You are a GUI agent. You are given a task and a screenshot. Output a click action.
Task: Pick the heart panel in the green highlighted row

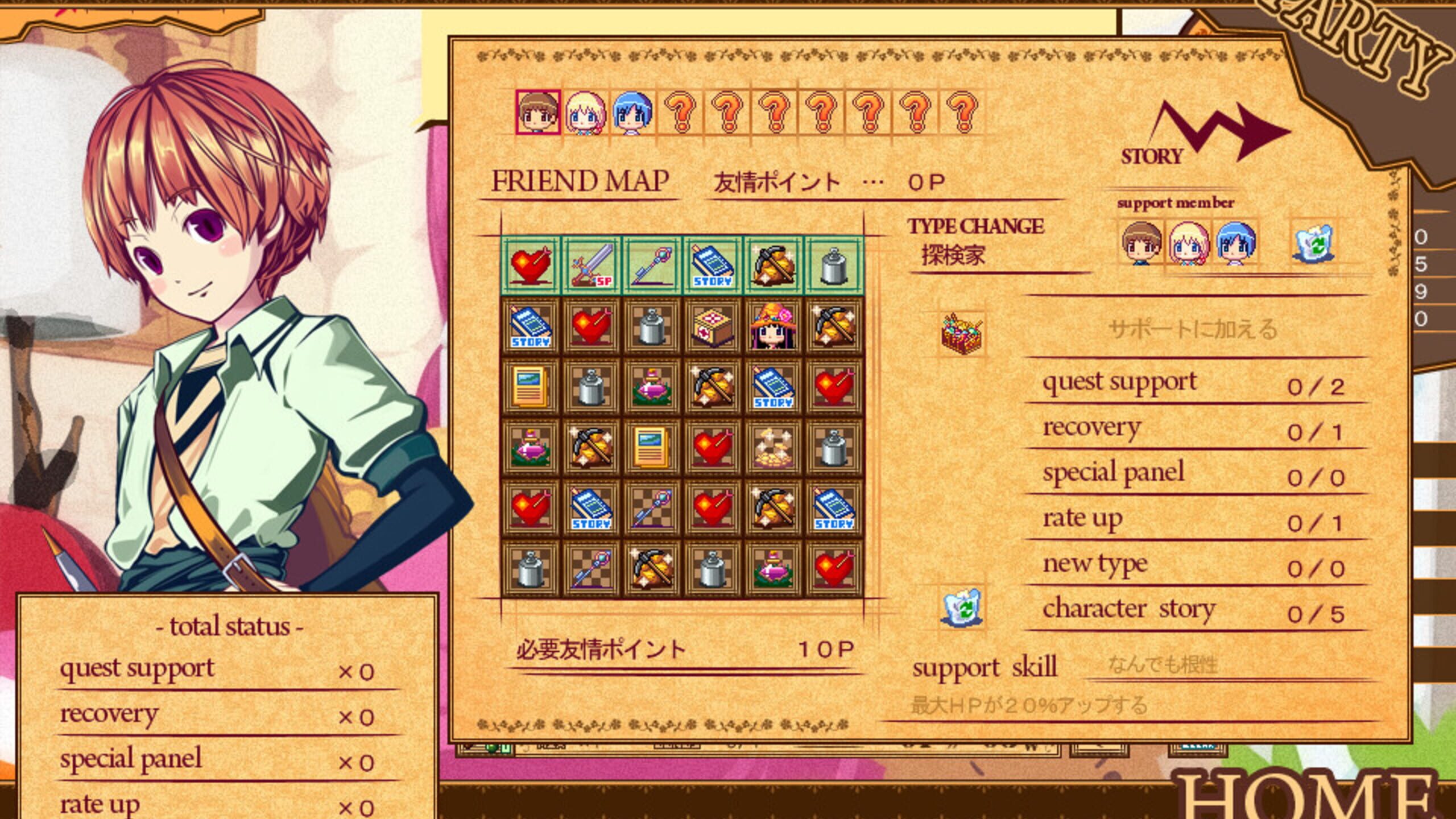click(x=531, y=265)
